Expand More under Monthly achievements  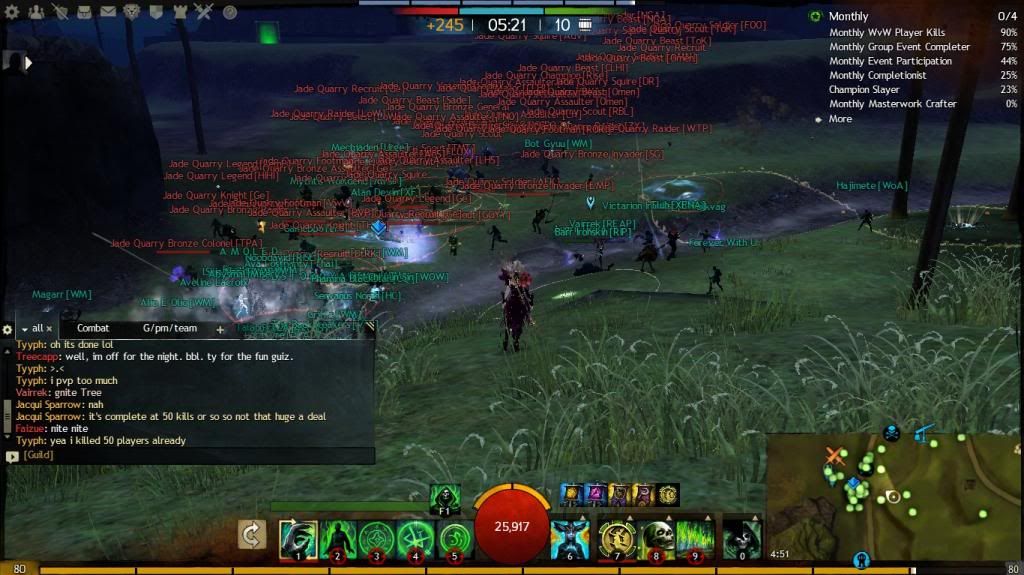click(840, 119)
